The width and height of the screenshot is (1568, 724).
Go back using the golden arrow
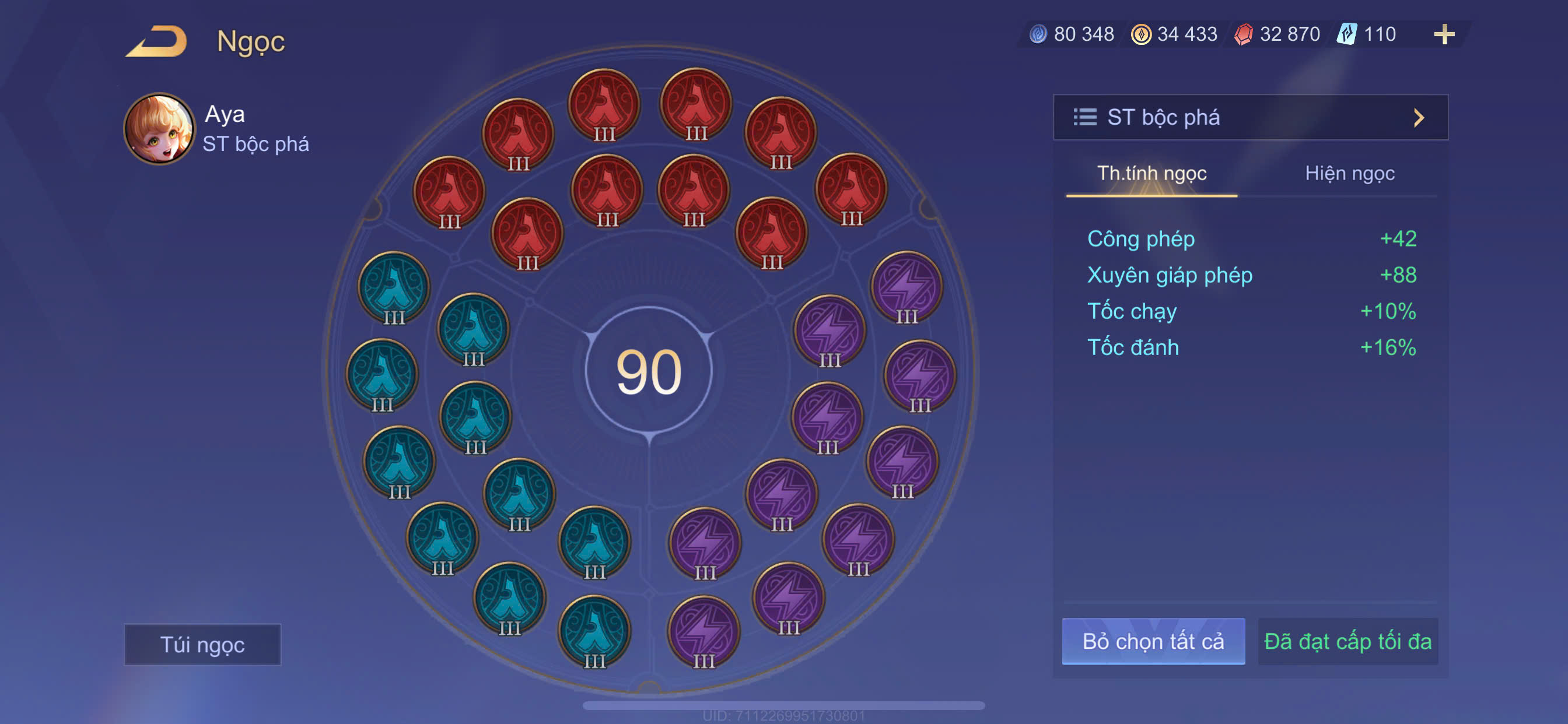(157, 41)
